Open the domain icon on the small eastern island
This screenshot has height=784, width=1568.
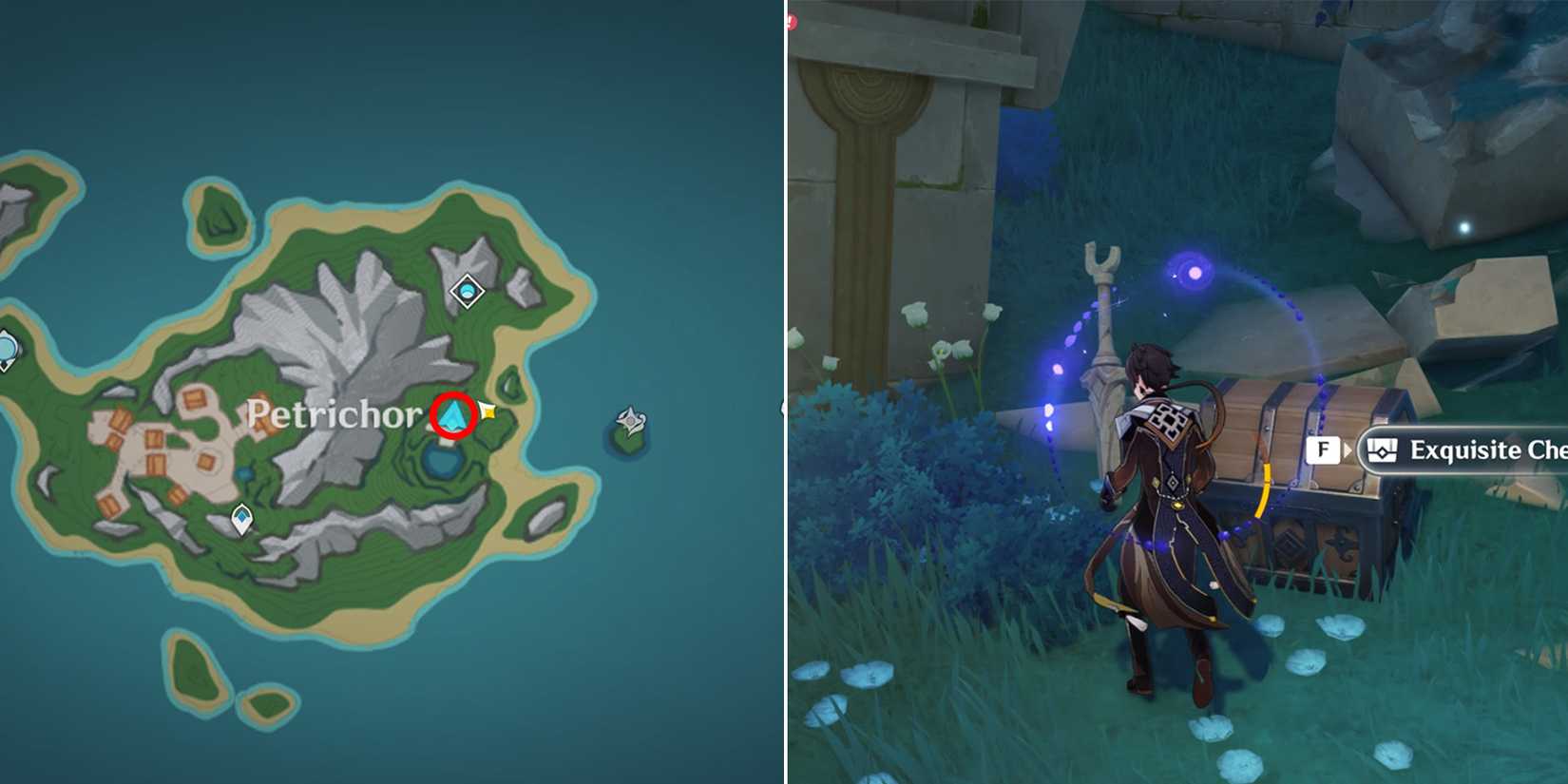pos(630,418)
